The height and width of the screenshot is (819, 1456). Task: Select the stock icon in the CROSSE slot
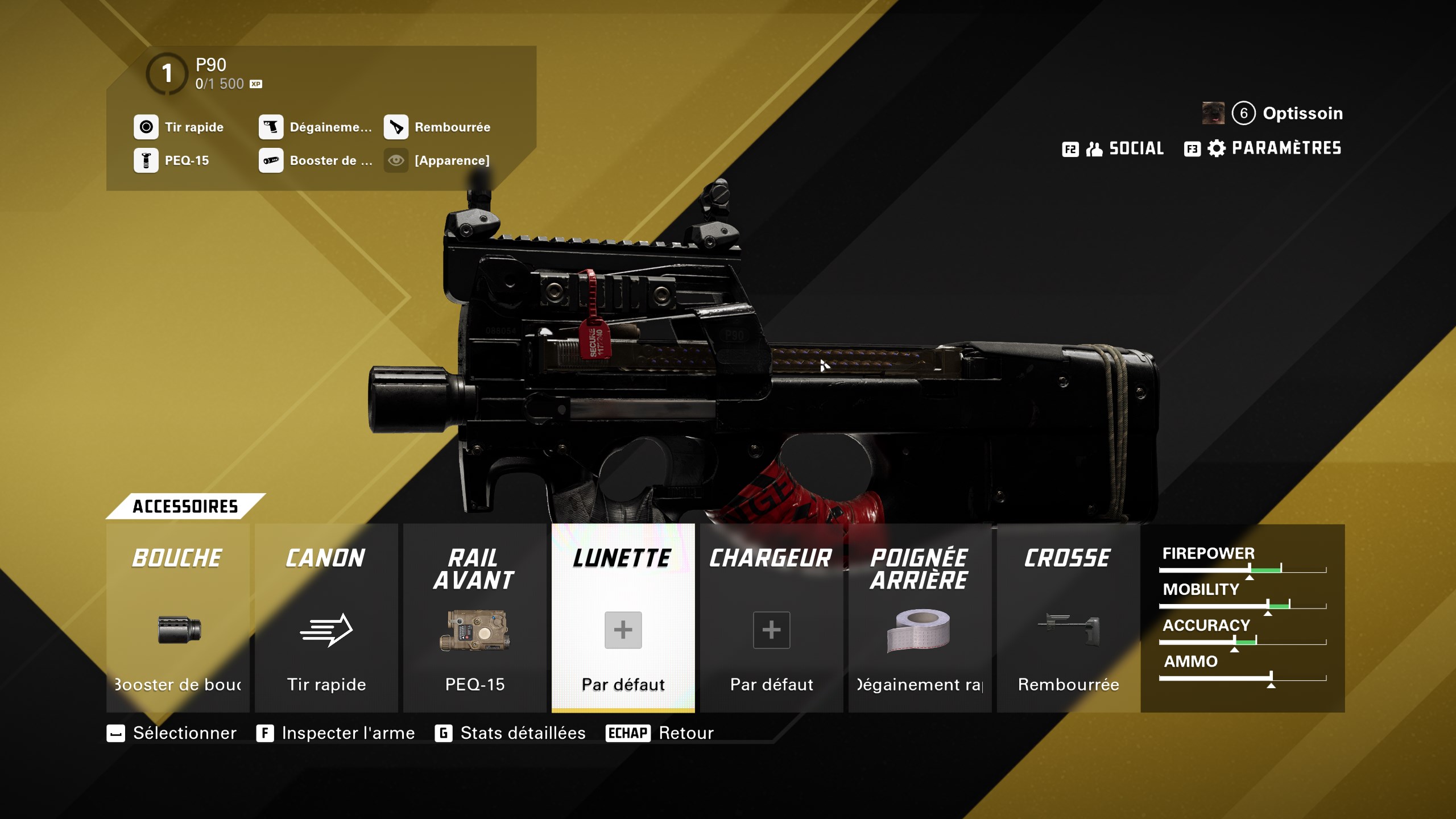coord(1068,628)
